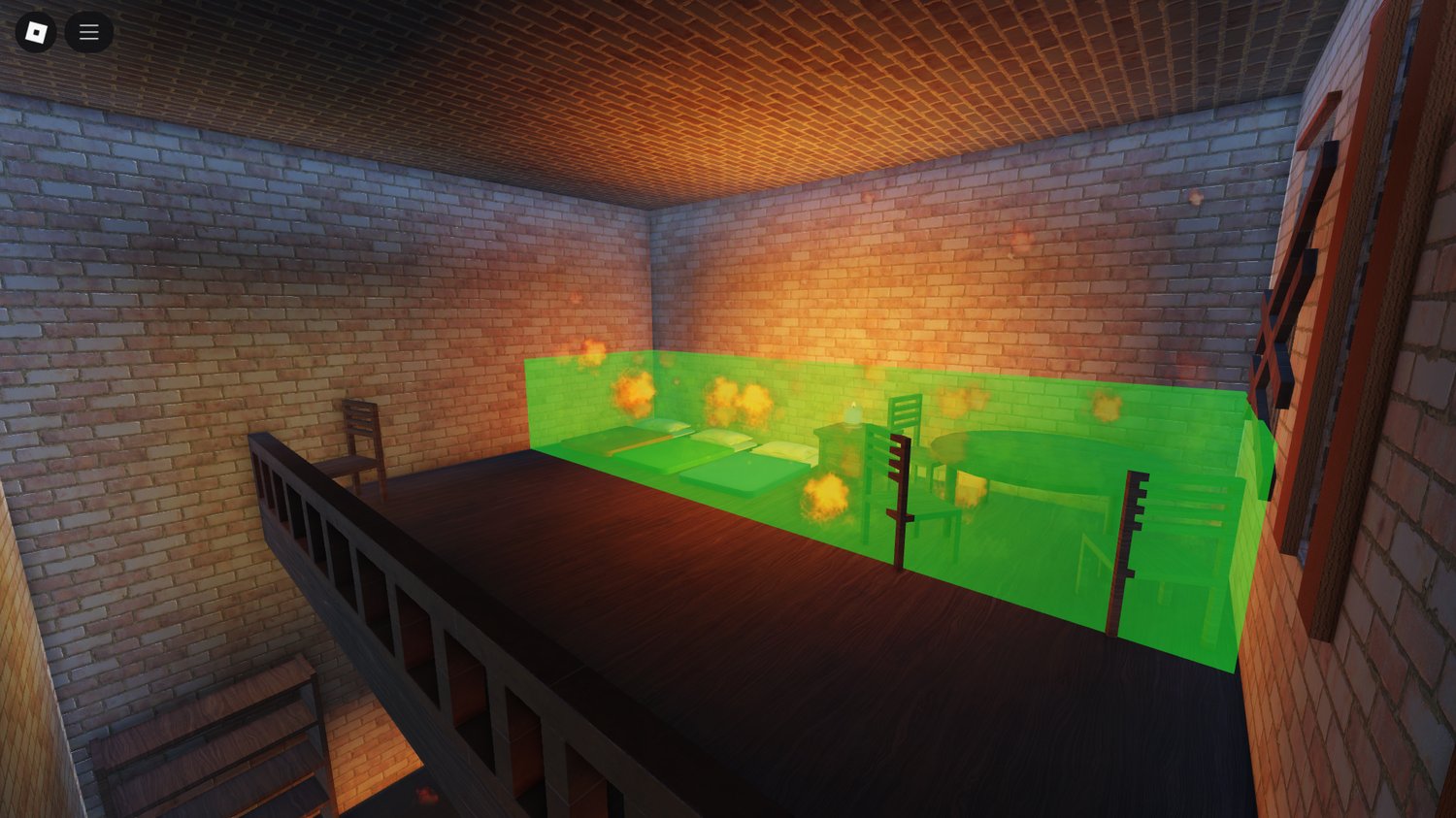Click the lit candle flame
The image size is (1456, 818).
(853, 403)
